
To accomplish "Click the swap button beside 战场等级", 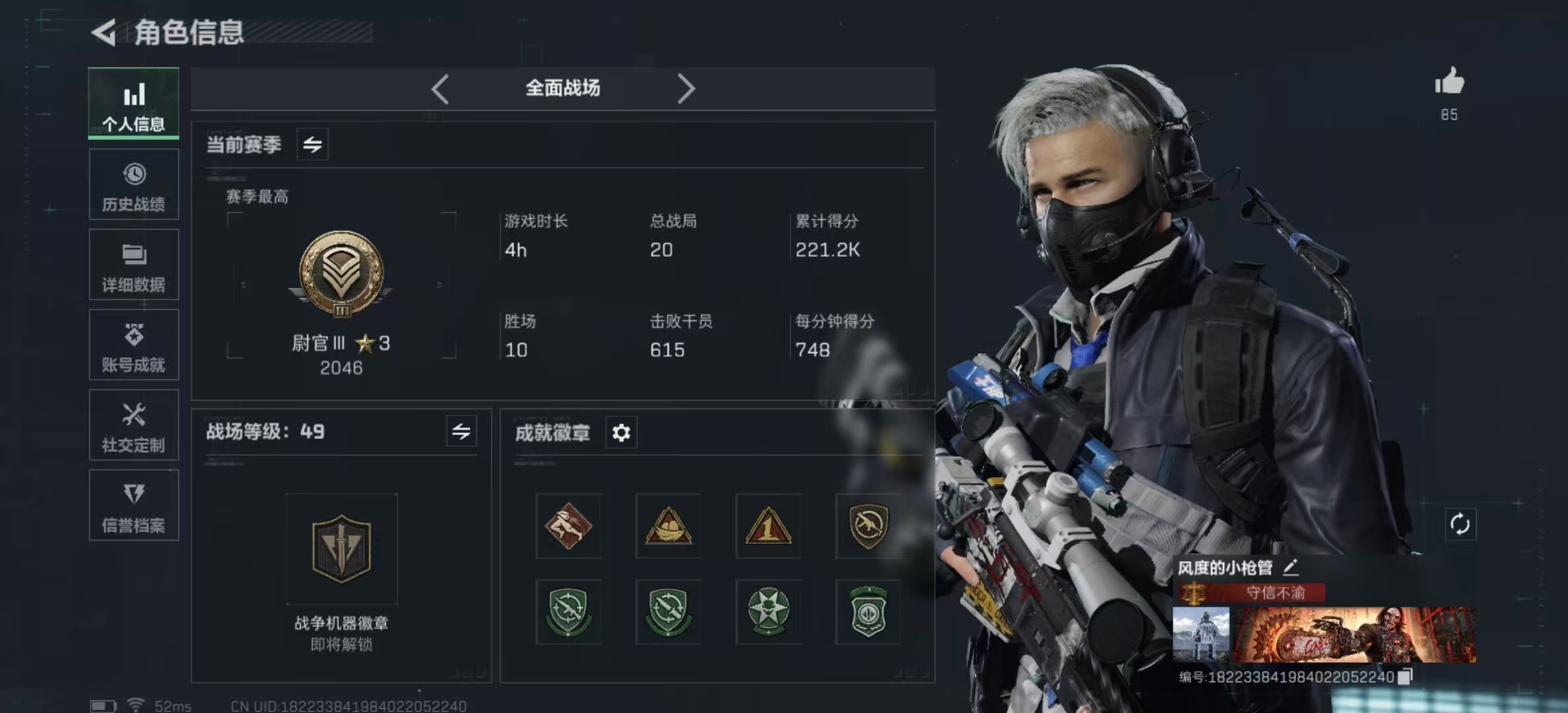I will [461, 432].
